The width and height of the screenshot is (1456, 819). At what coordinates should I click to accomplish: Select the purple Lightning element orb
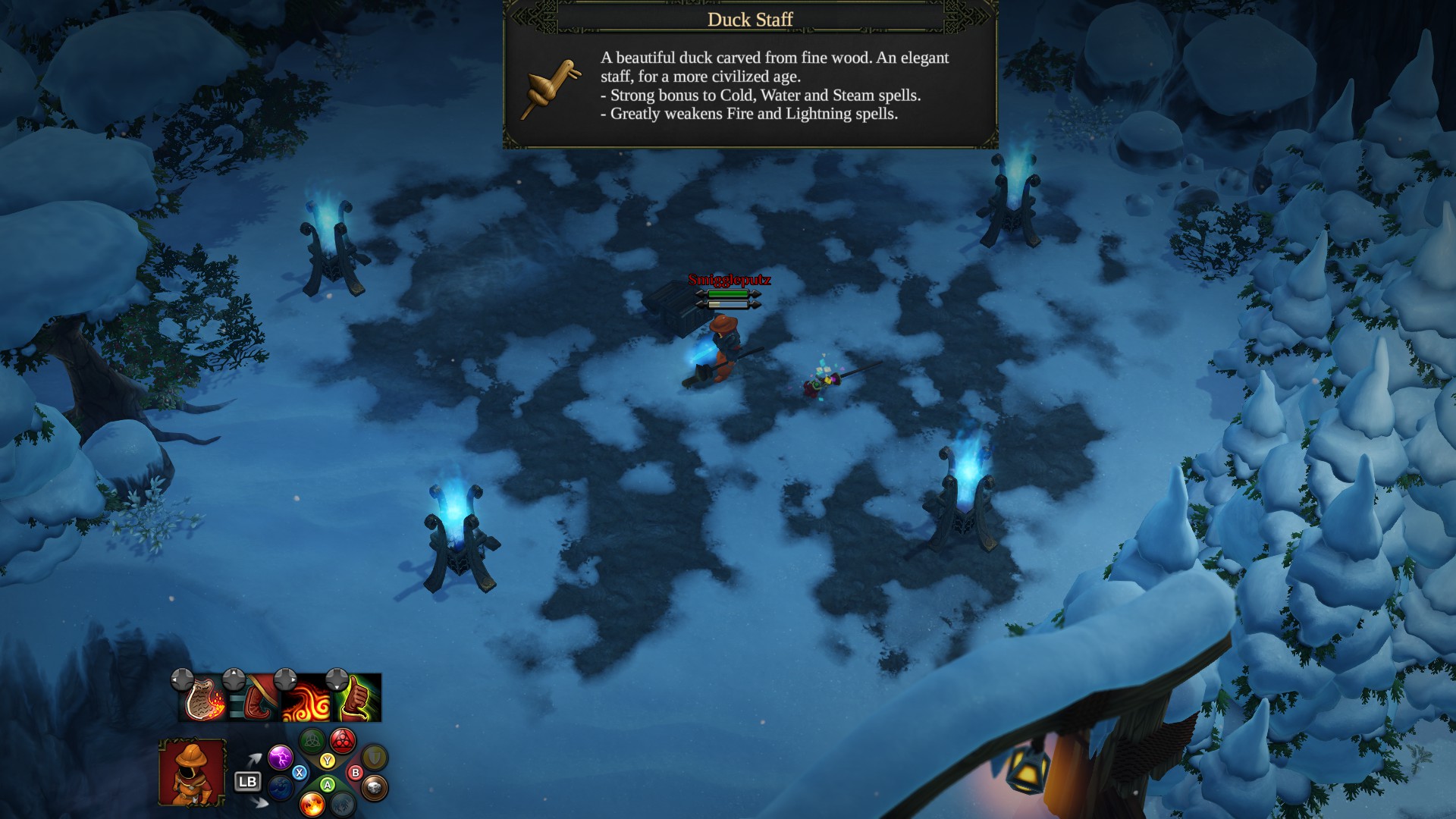point(280,756)
